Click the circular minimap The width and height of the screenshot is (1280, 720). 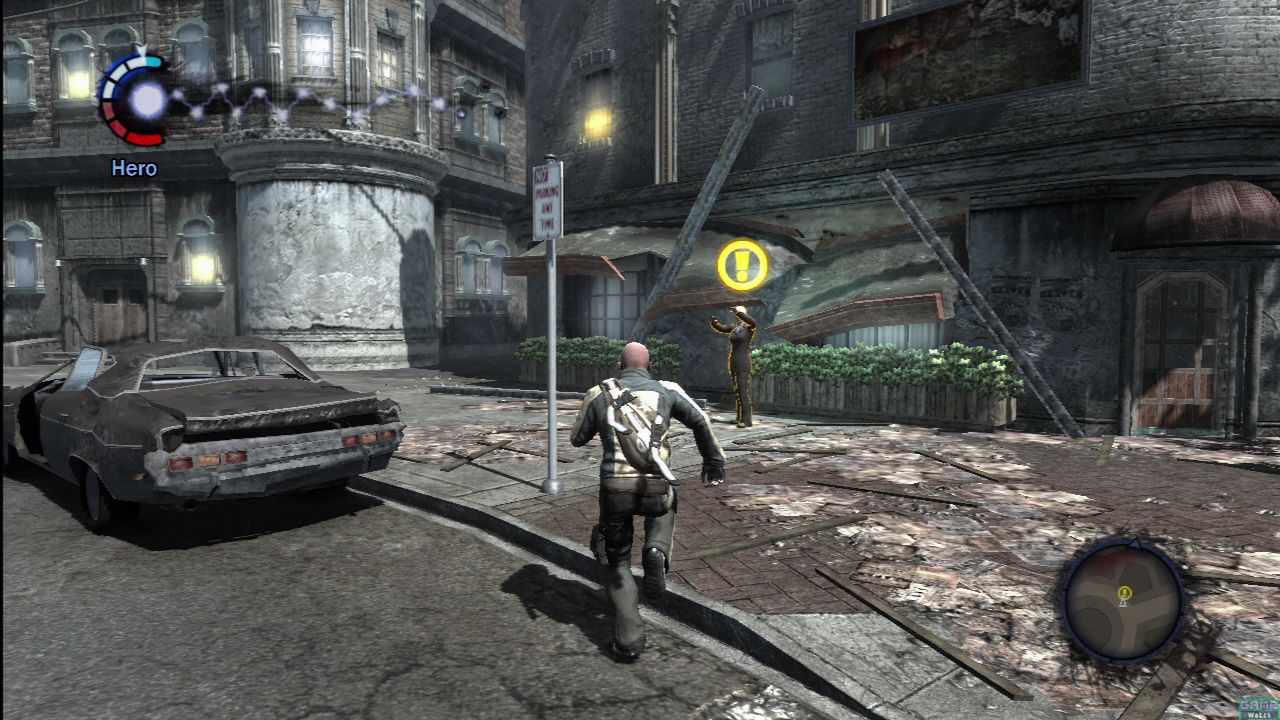1122,600
